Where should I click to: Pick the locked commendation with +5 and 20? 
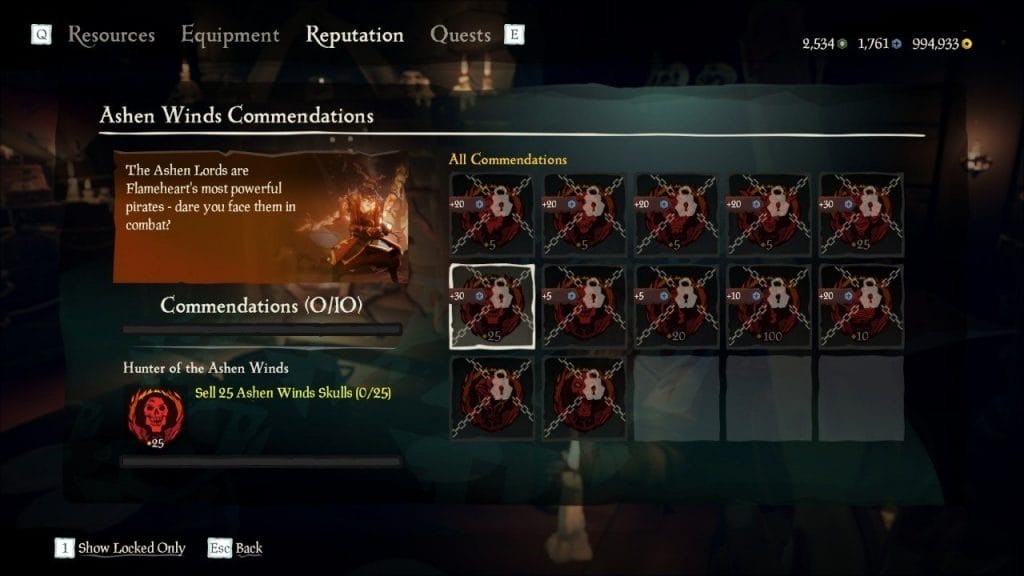pos(677,306)
